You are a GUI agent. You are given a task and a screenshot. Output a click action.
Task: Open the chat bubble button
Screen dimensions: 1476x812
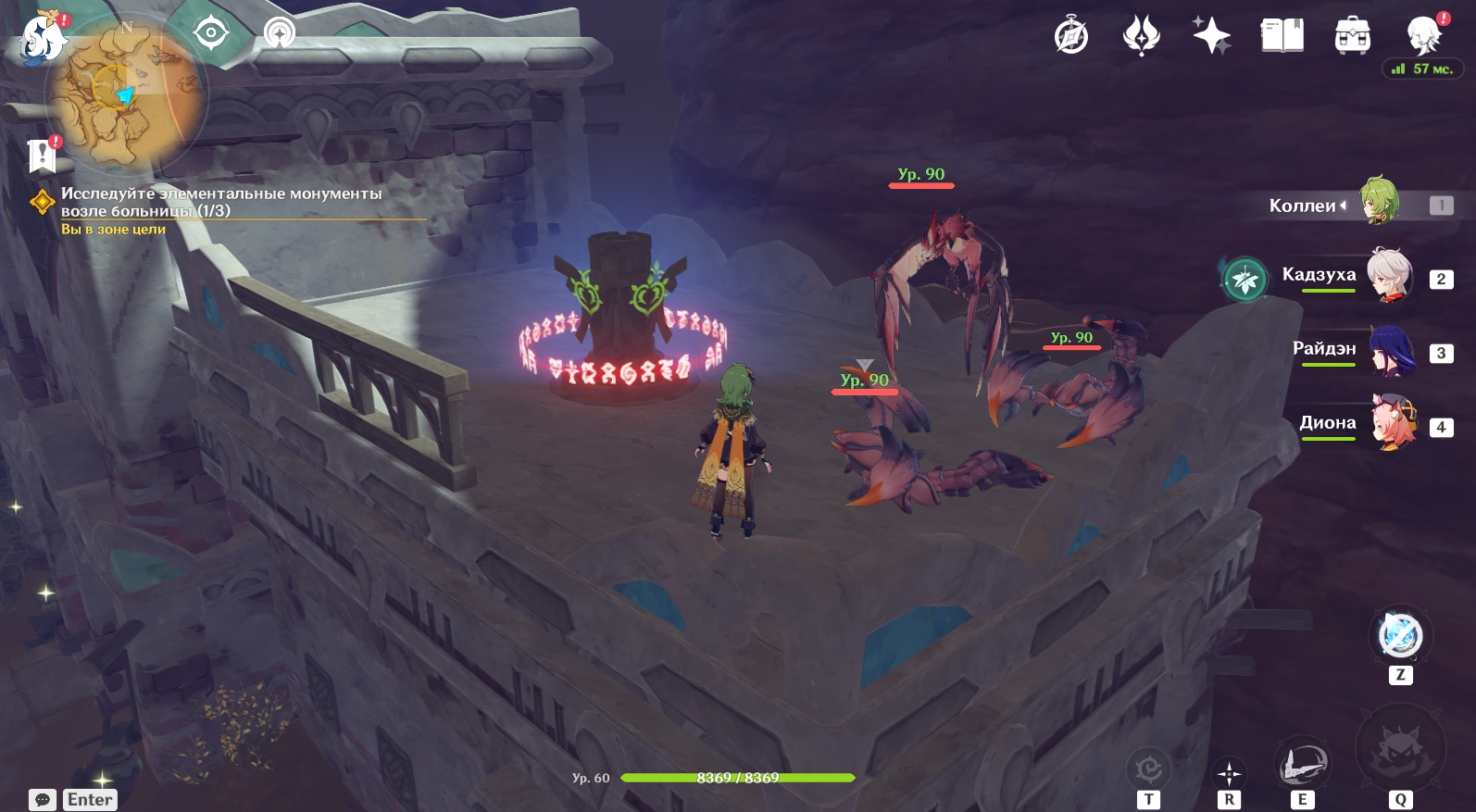[x=43, y=800]
